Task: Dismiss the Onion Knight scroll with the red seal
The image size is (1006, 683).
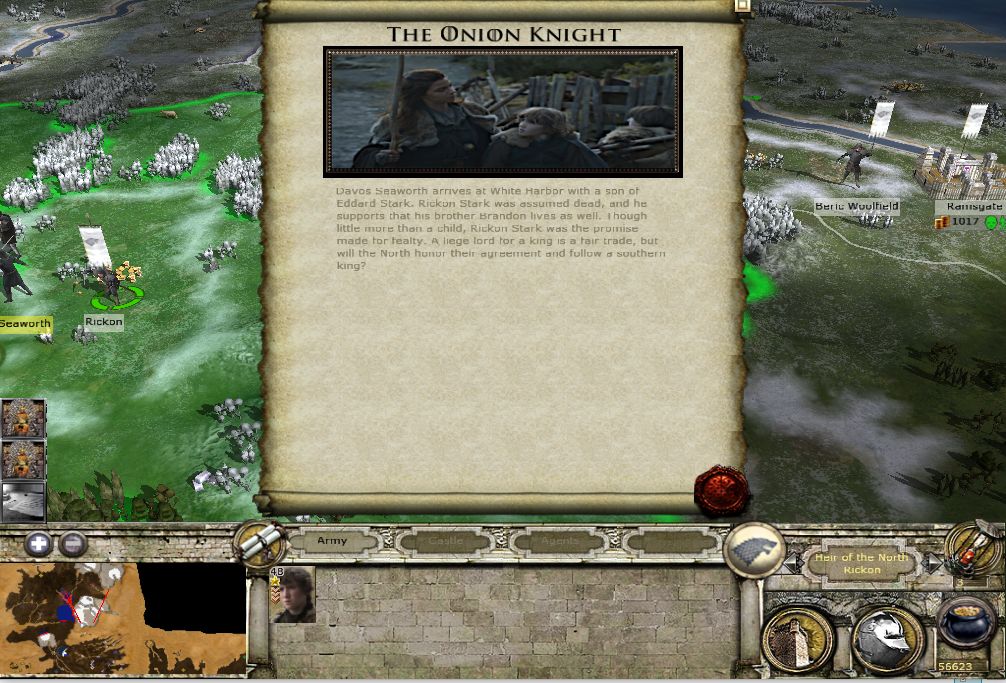Action: coord(722,490)
